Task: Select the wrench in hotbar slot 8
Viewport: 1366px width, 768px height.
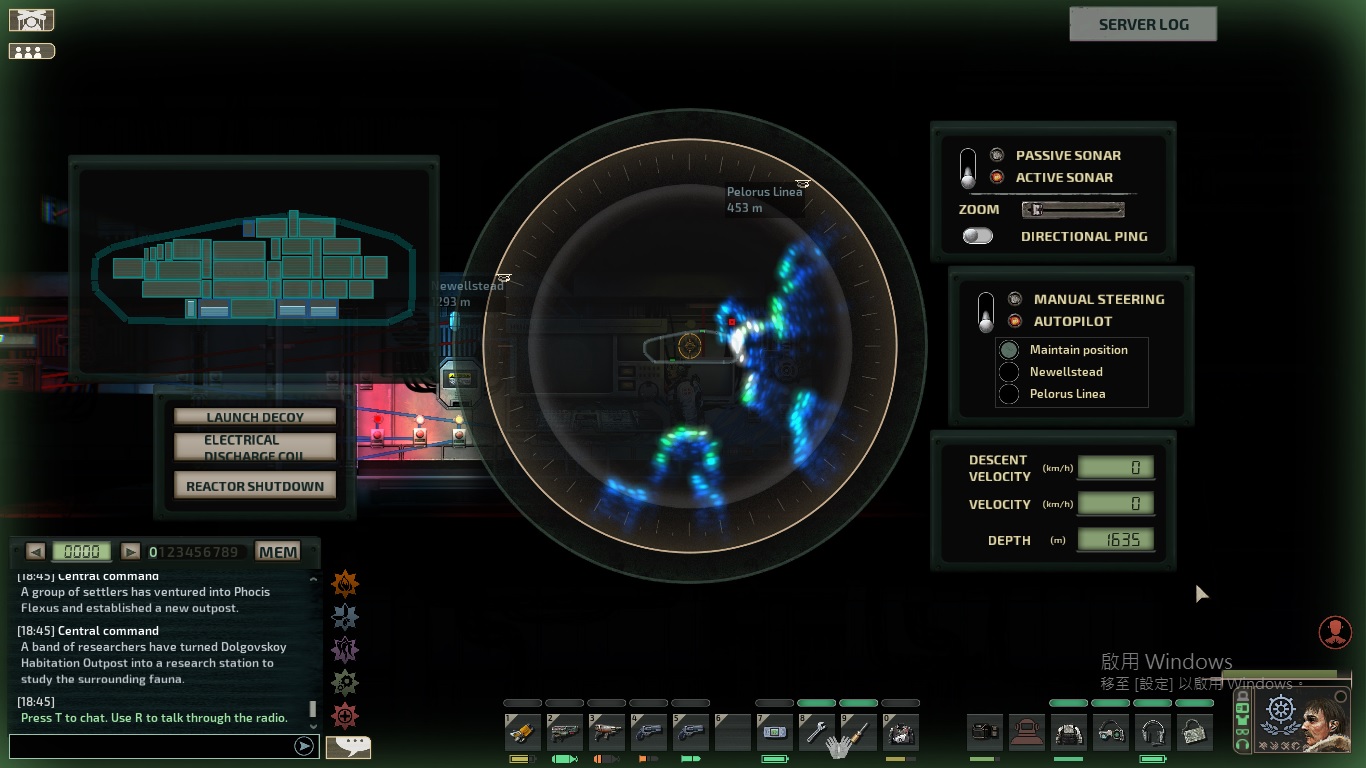Action: tap(816, 732)
